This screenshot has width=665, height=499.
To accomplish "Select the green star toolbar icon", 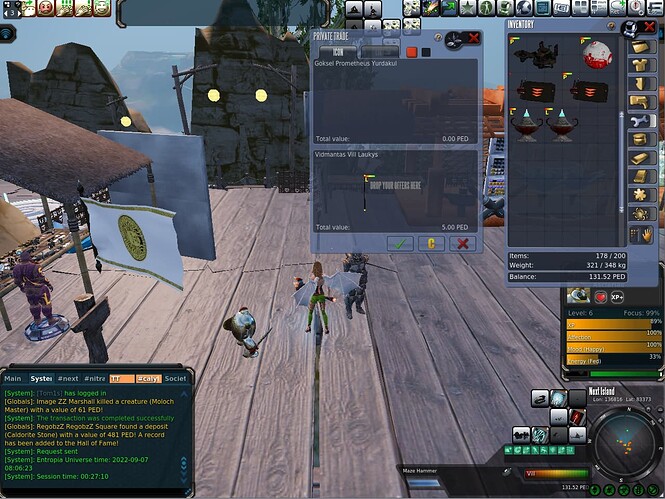I will (x=467, y=8).
